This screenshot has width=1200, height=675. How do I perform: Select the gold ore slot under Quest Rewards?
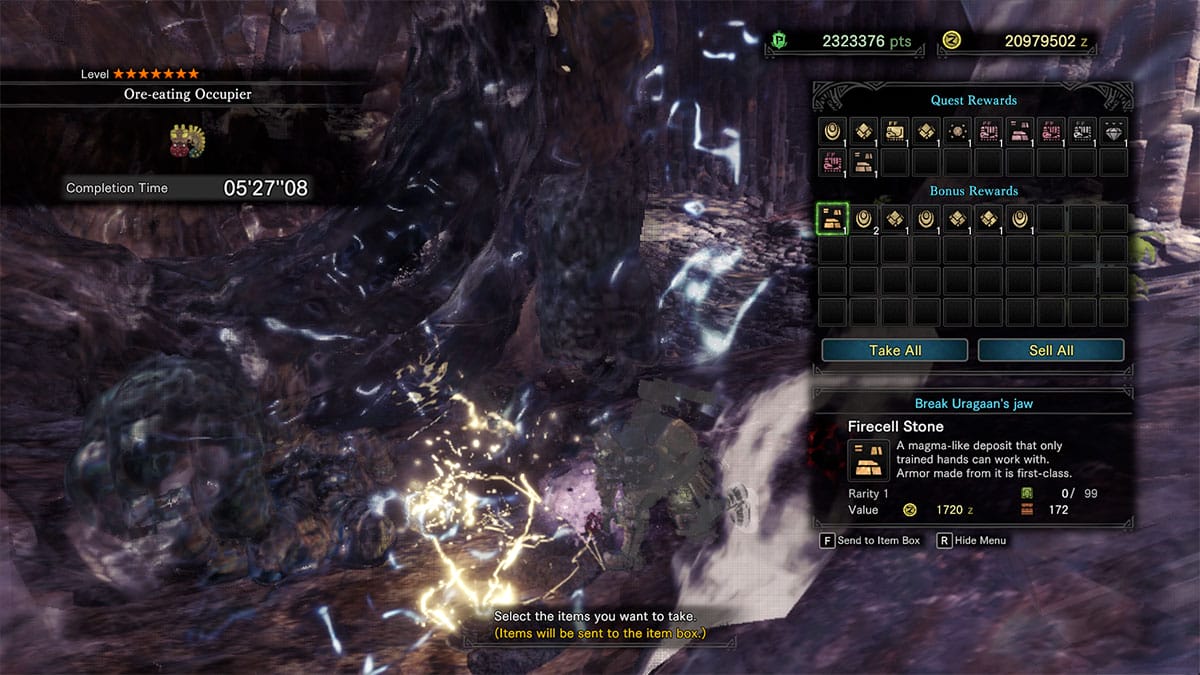864,161
